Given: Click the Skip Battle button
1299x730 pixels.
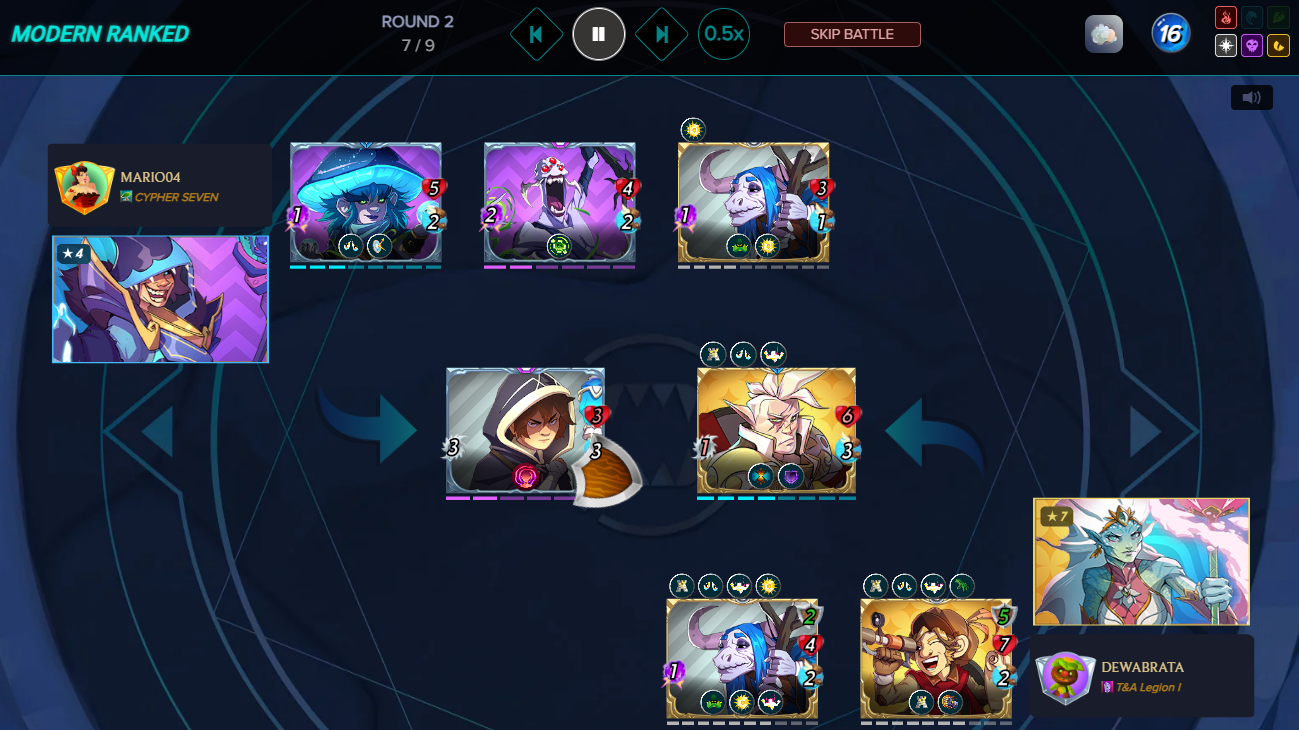Looking at the screenshot, I should click(852, 34).
